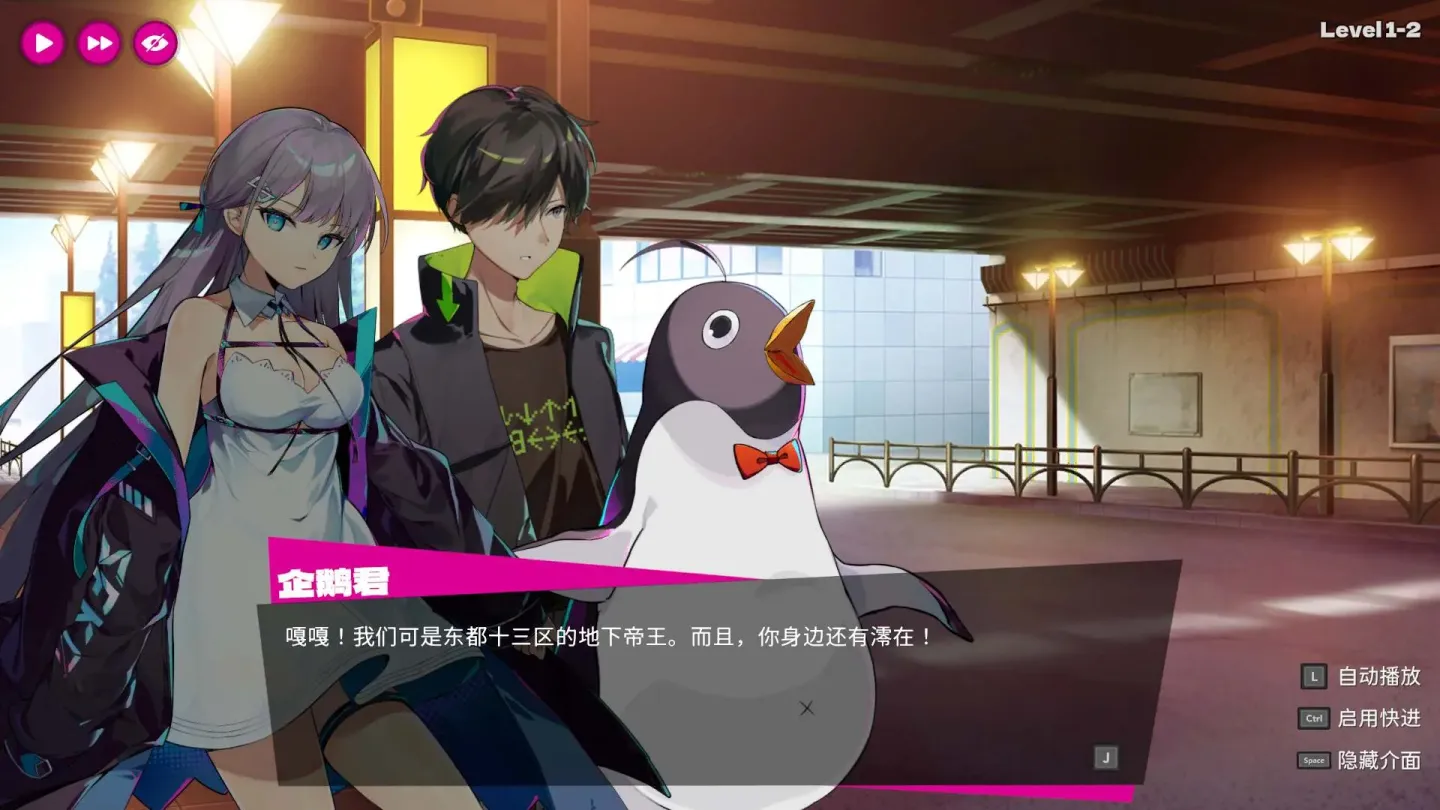Click the Space key icon beside 隐藏介面

click(1315, 760)
